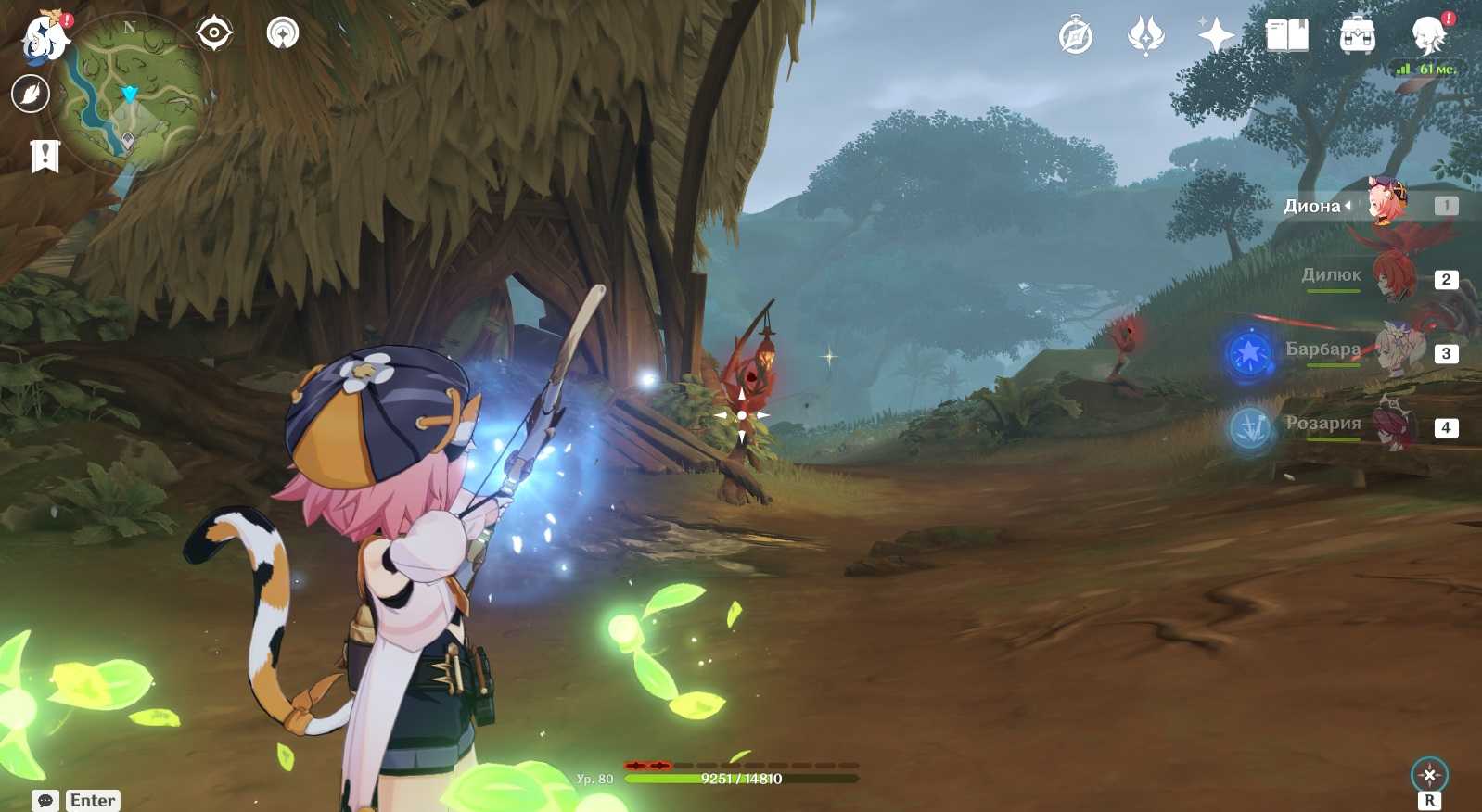Click the target-shaped icon beside minimap
The height and width of the screenshot is (812, 1482).
coord(214,33)
